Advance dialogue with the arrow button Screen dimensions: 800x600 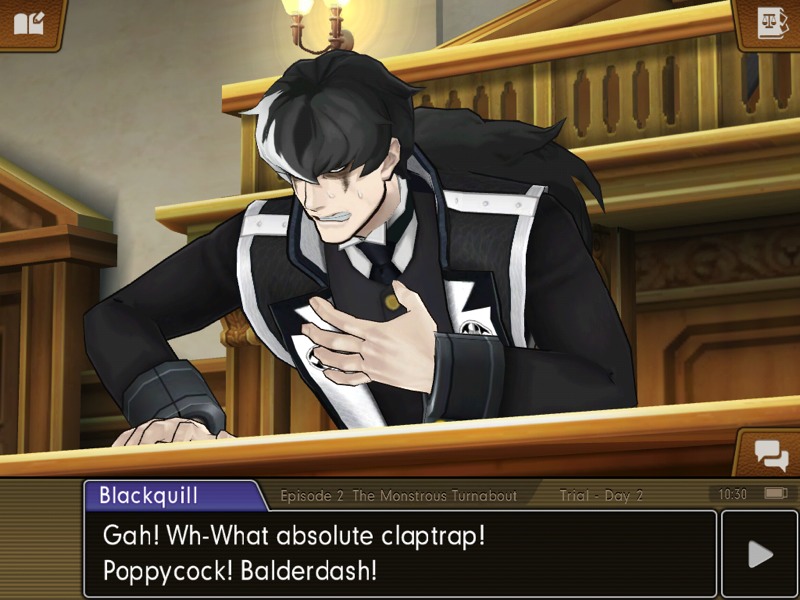(759, 554)
